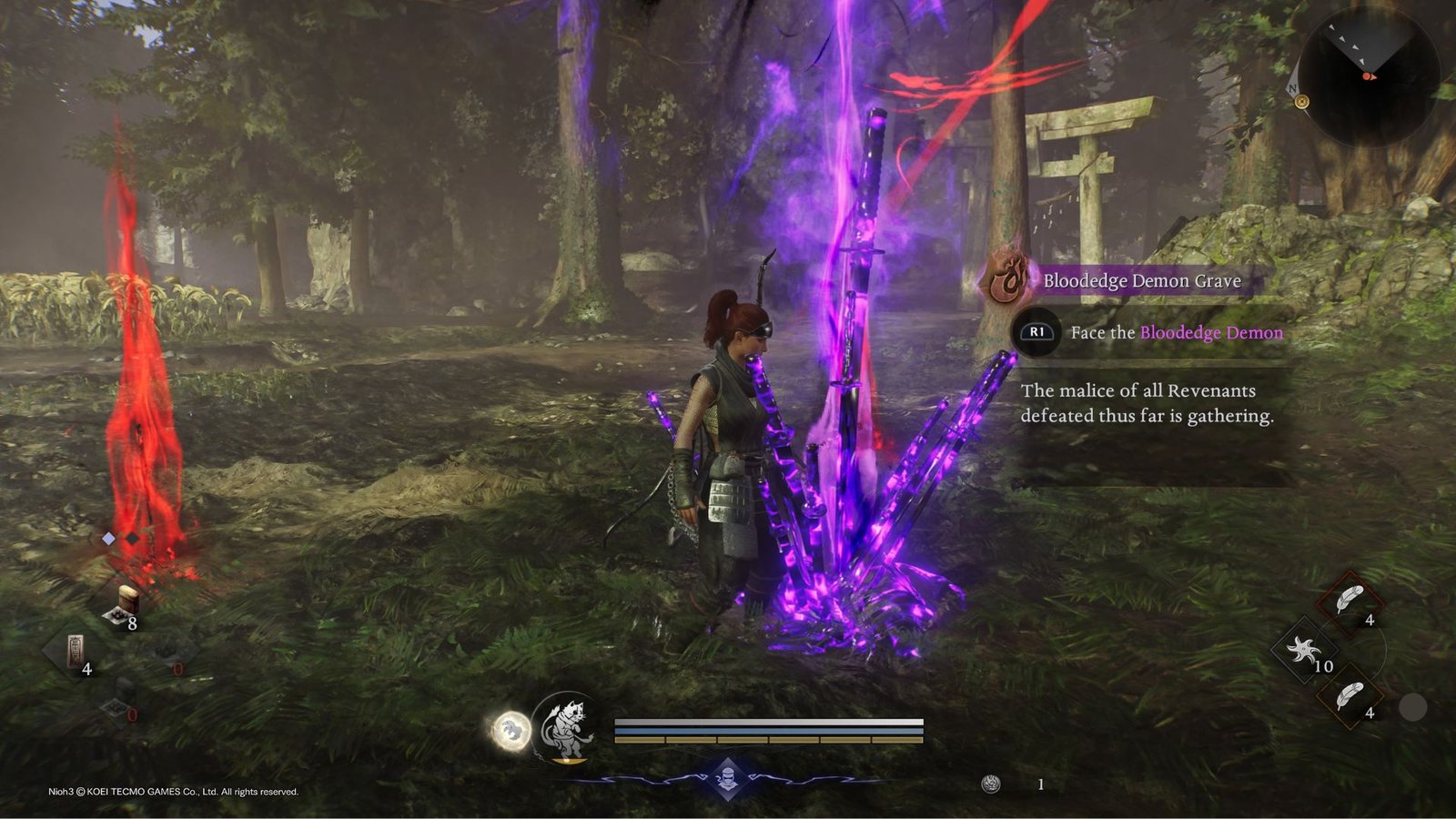Activate the glowing orb skill icon
Screen dimensions: 1456x819
tap(511, 731)
